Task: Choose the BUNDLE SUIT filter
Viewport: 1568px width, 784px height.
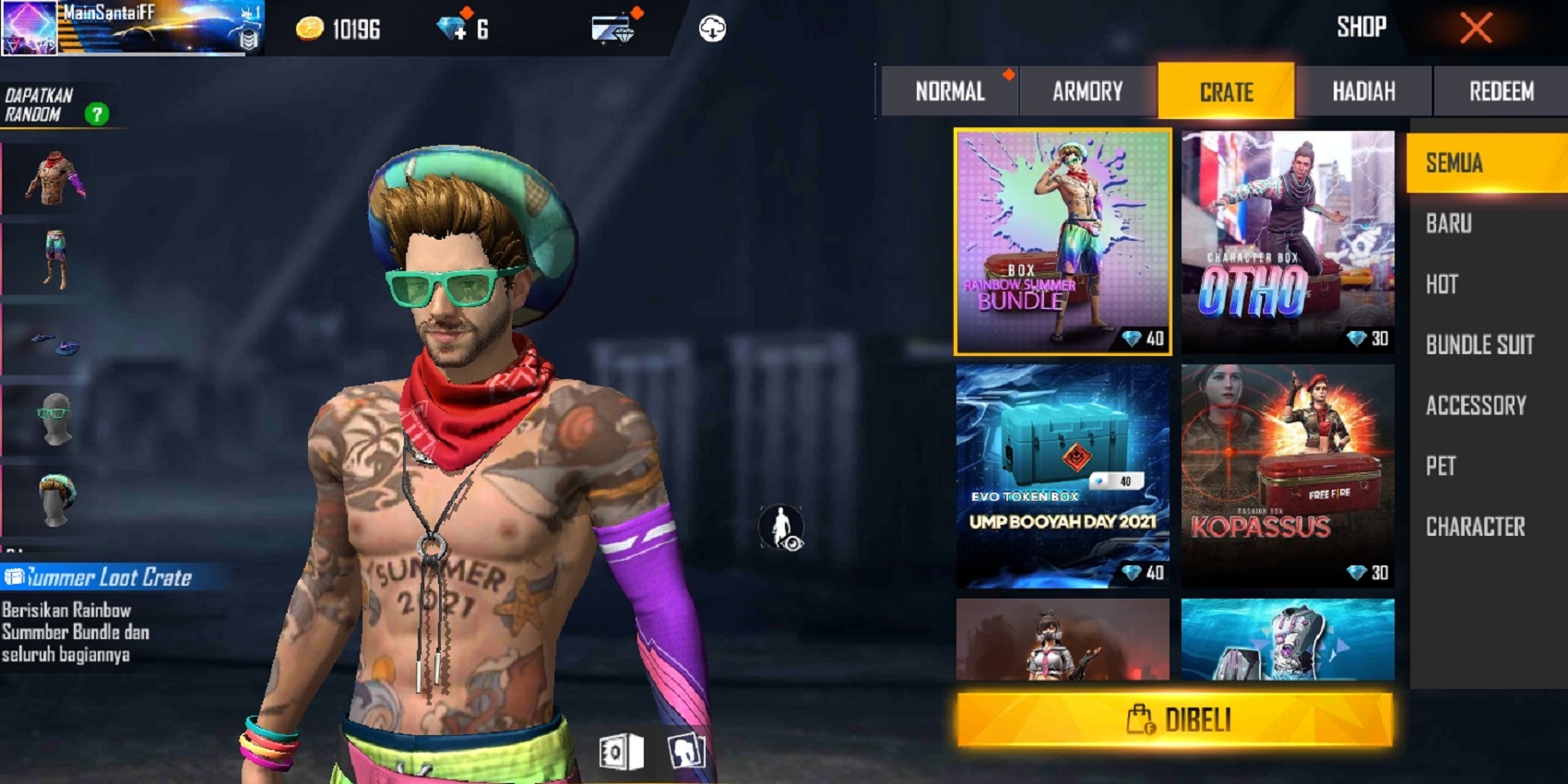Action: 1480,345
